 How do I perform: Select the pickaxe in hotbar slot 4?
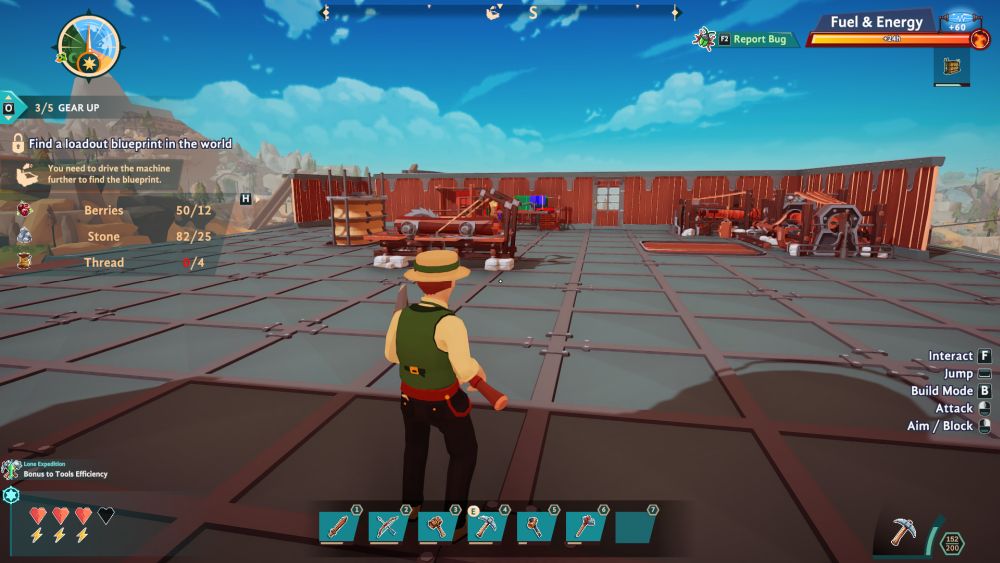point(486,526)
